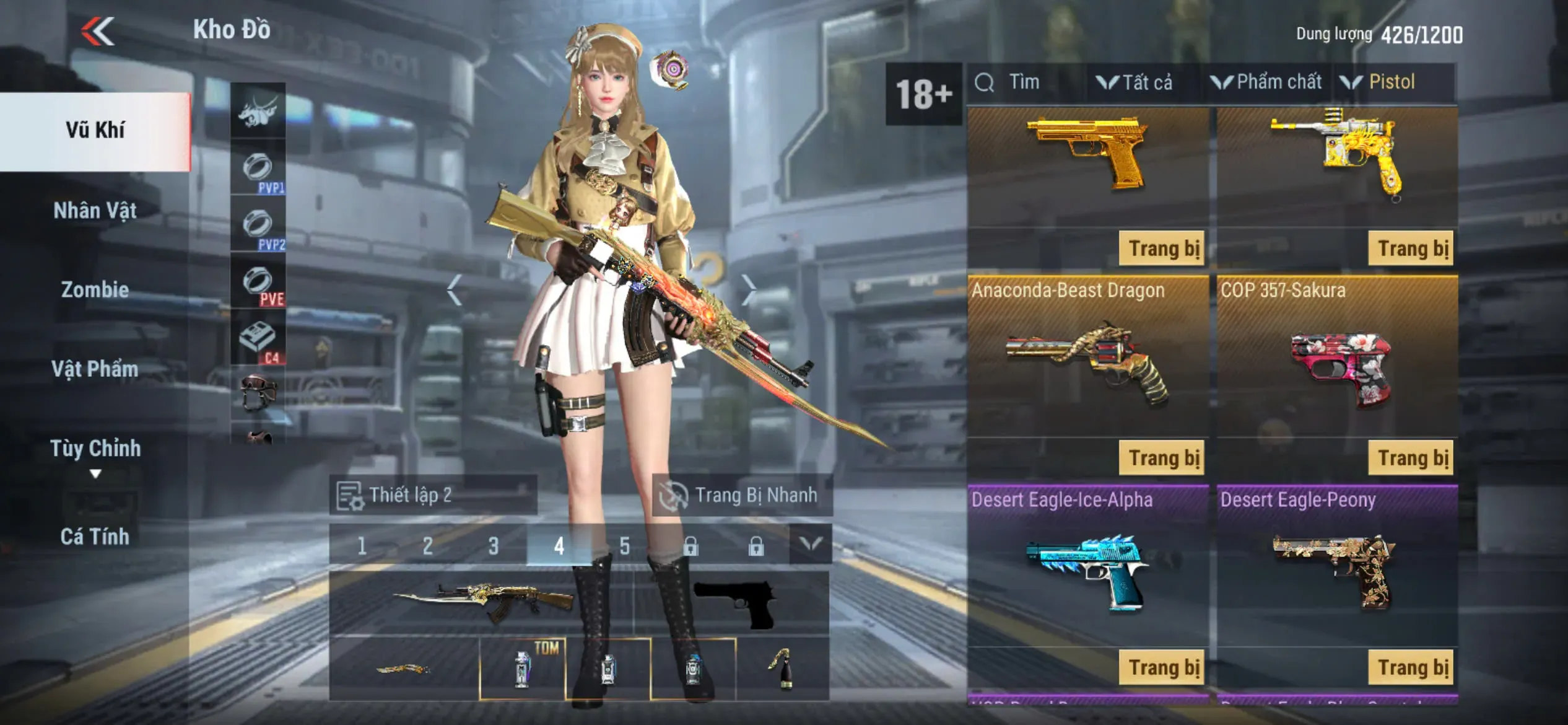The width and height of the screenshot is (1568, 725).
Task: Go back using the double-arrow button
Action: pos(98,31)
